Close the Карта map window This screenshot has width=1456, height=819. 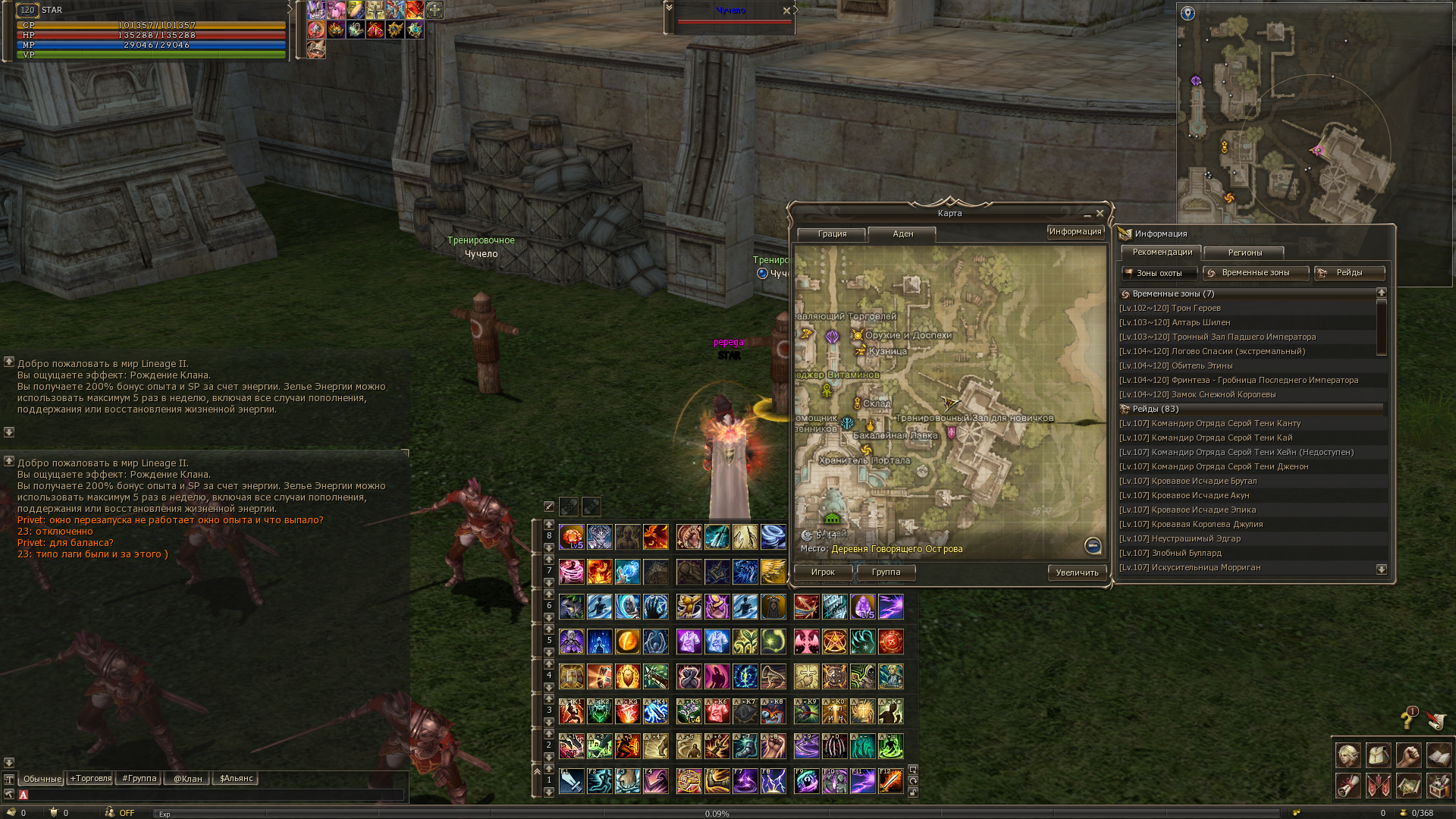pos(1100,214)
